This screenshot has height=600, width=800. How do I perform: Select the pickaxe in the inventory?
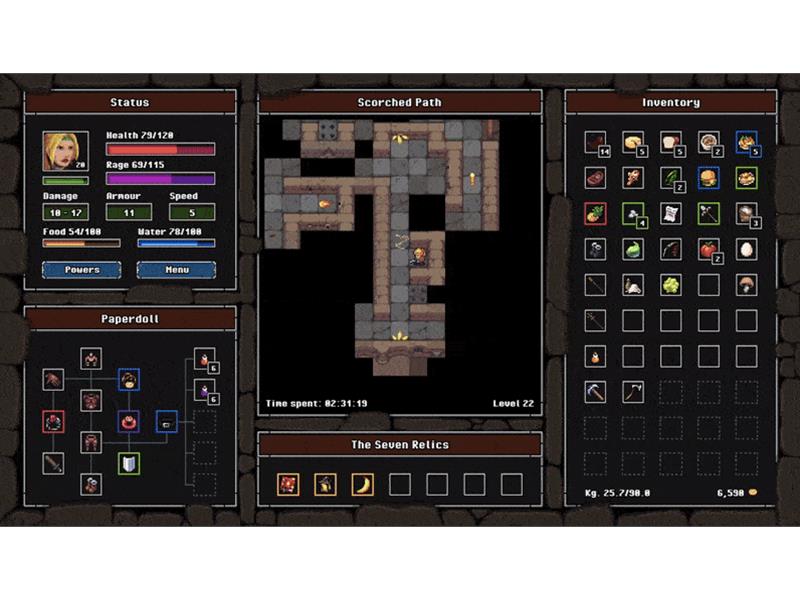(x=595, y=392)
